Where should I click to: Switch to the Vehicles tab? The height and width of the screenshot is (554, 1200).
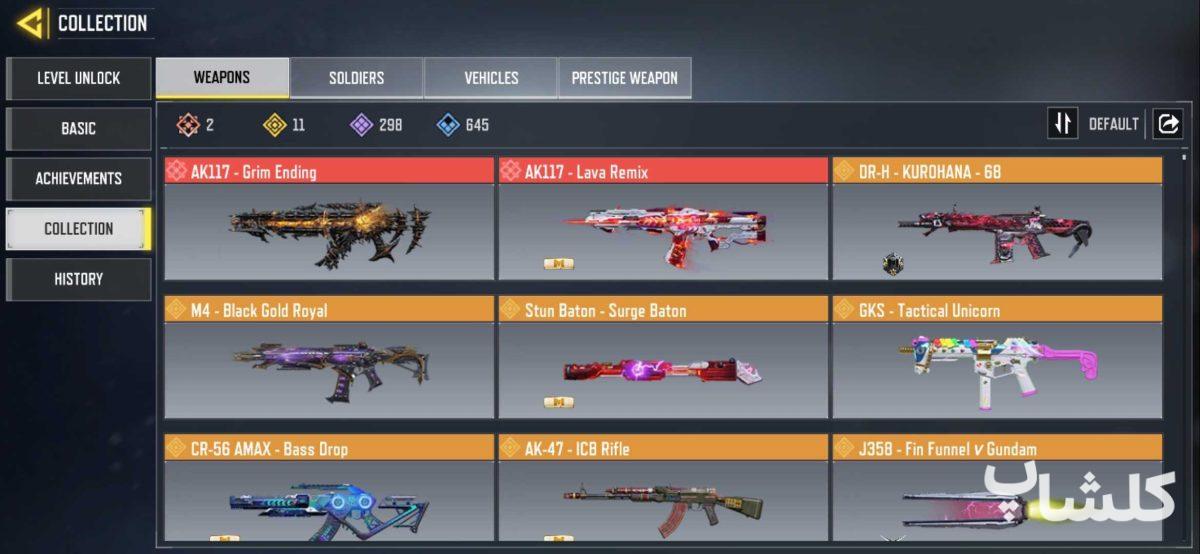[x=491, y=77]
